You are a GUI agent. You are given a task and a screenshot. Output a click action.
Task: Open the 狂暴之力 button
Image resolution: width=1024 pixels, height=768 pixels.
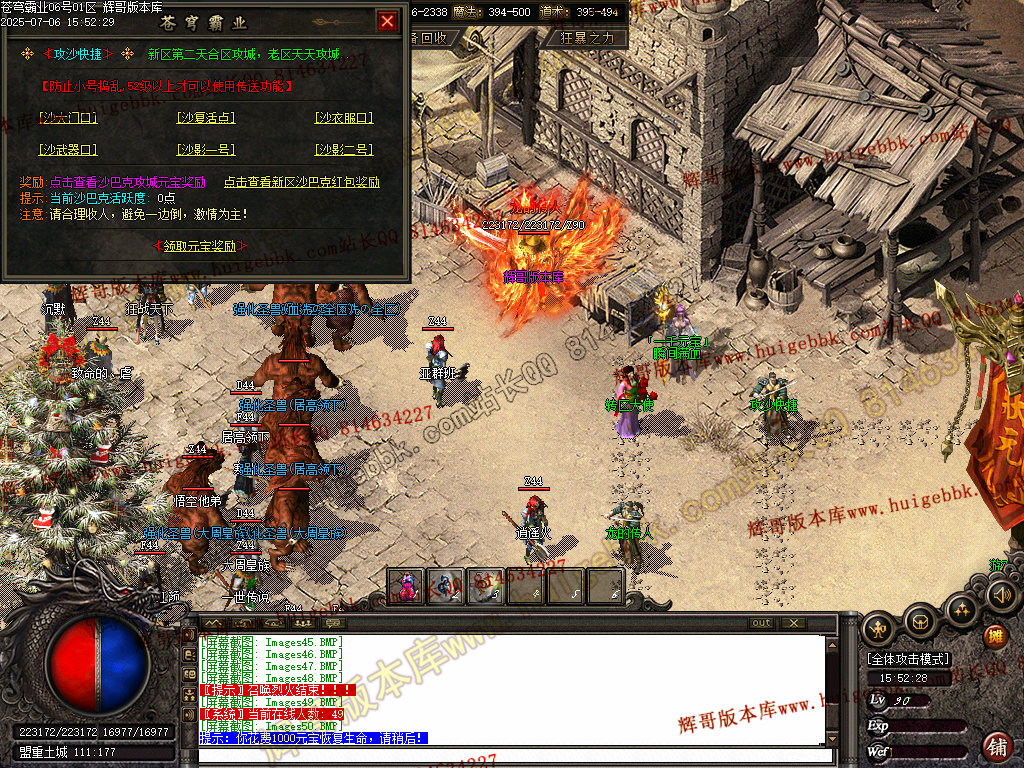[x=593, y=38]
